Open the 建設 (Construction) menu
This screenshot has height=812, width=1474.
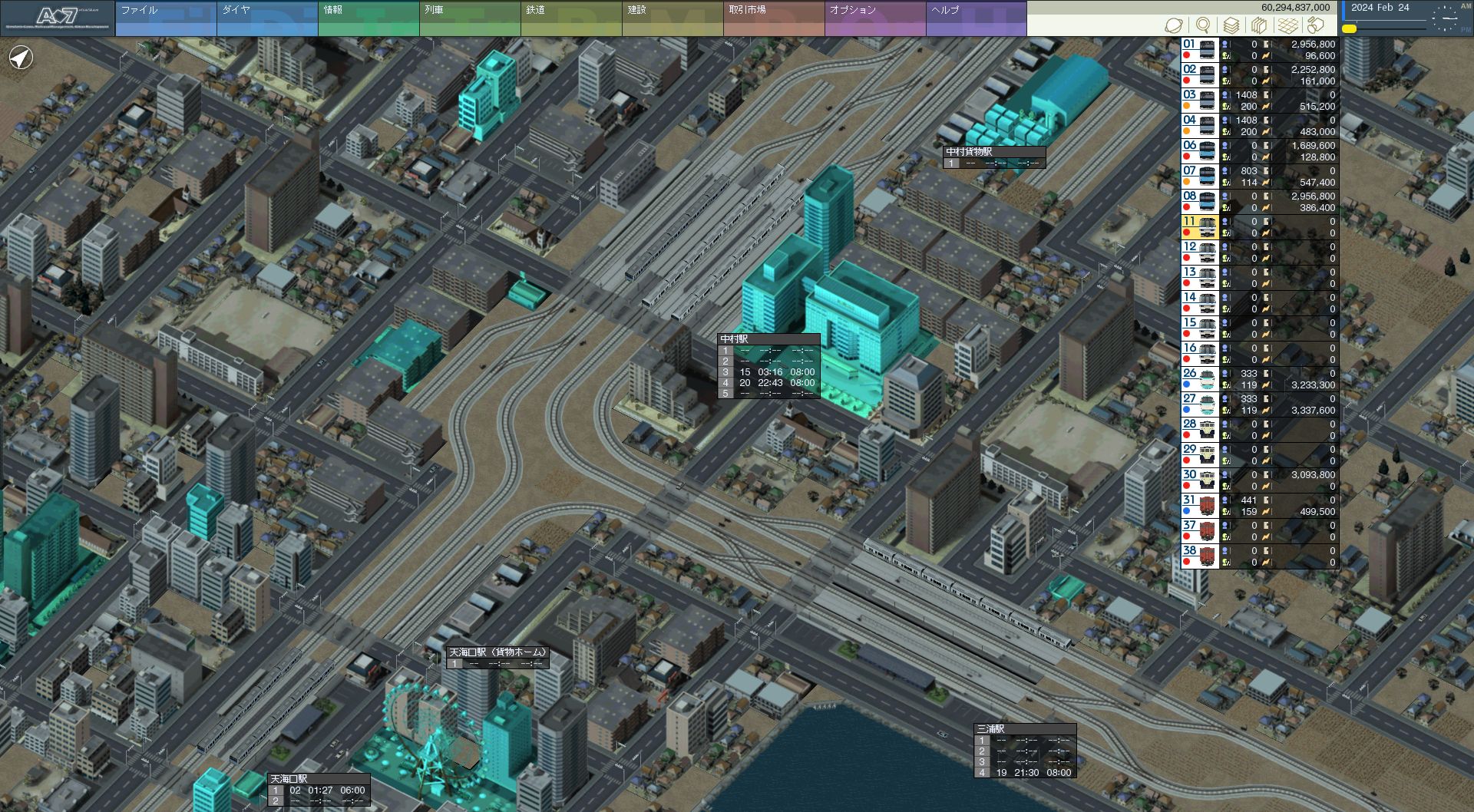673,18
